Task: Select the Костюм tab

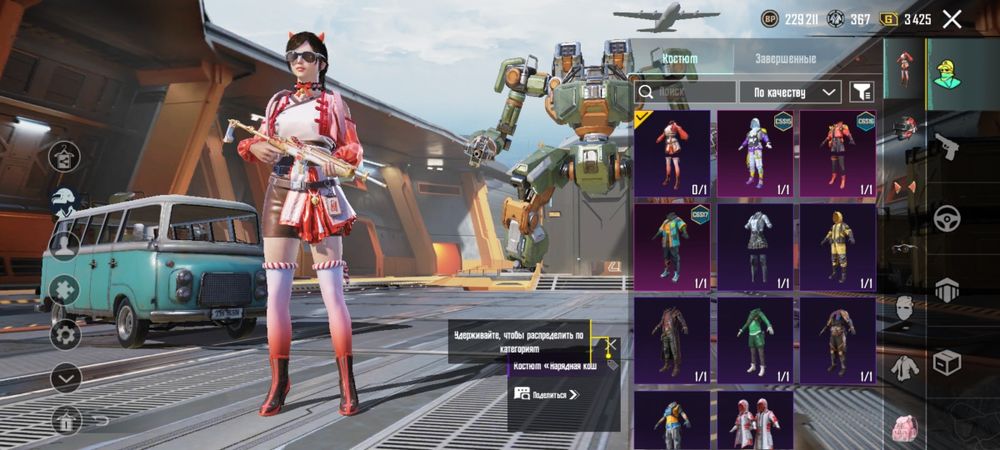Action: [680, 59]
